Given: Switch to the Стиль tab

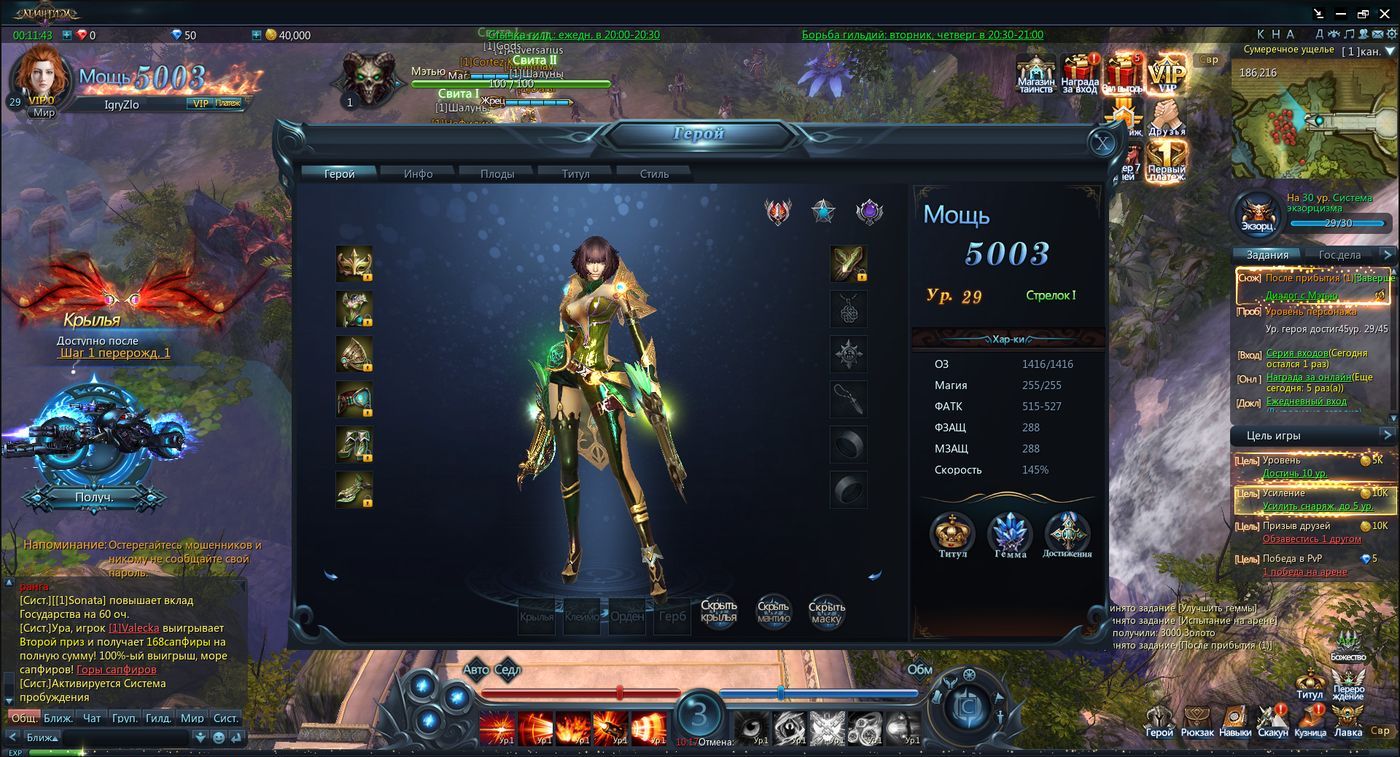Looking at the screenshot, I should 655,173.
